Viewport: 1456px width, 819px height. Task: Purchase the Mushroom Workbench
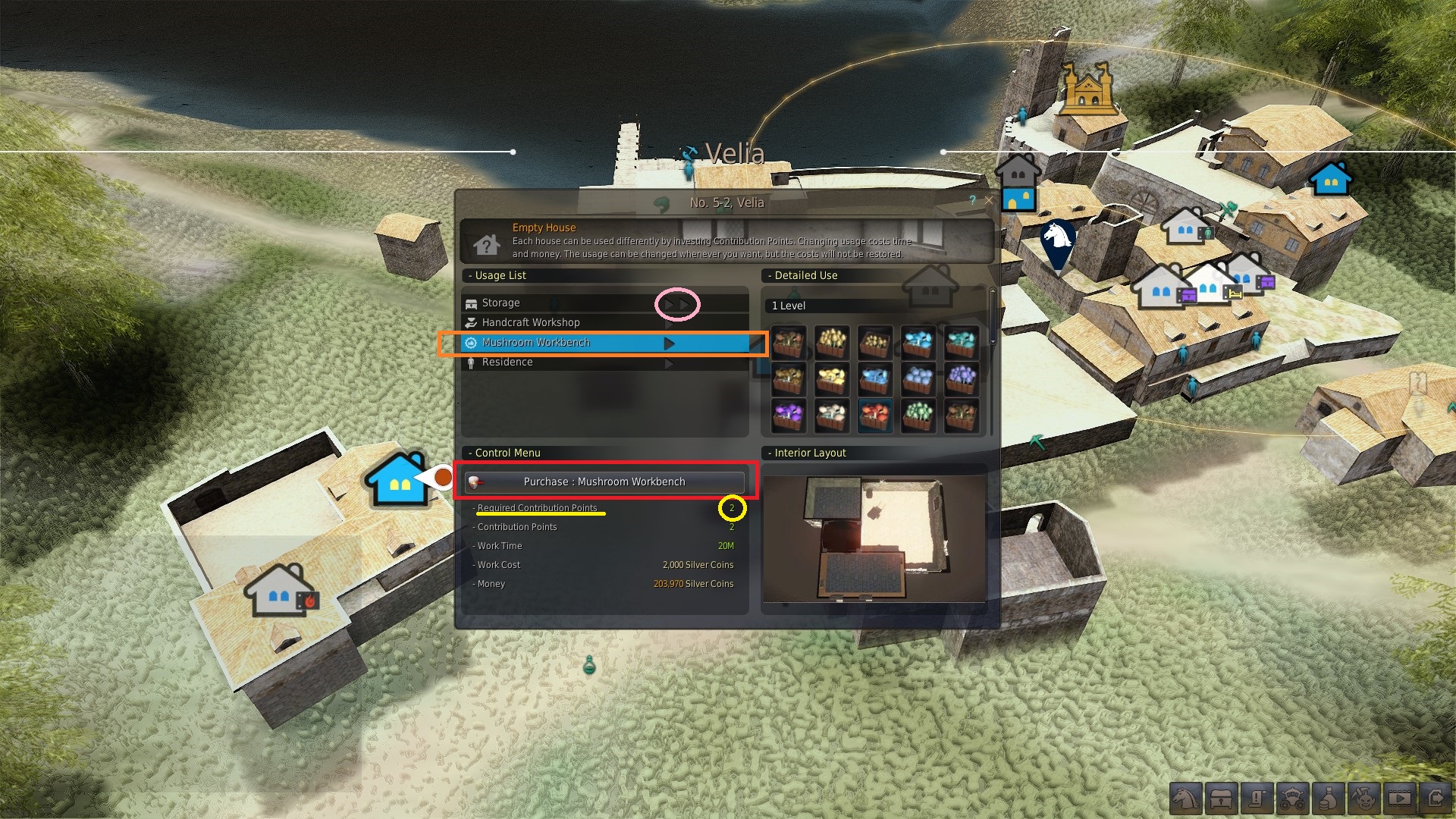(604, 482)
